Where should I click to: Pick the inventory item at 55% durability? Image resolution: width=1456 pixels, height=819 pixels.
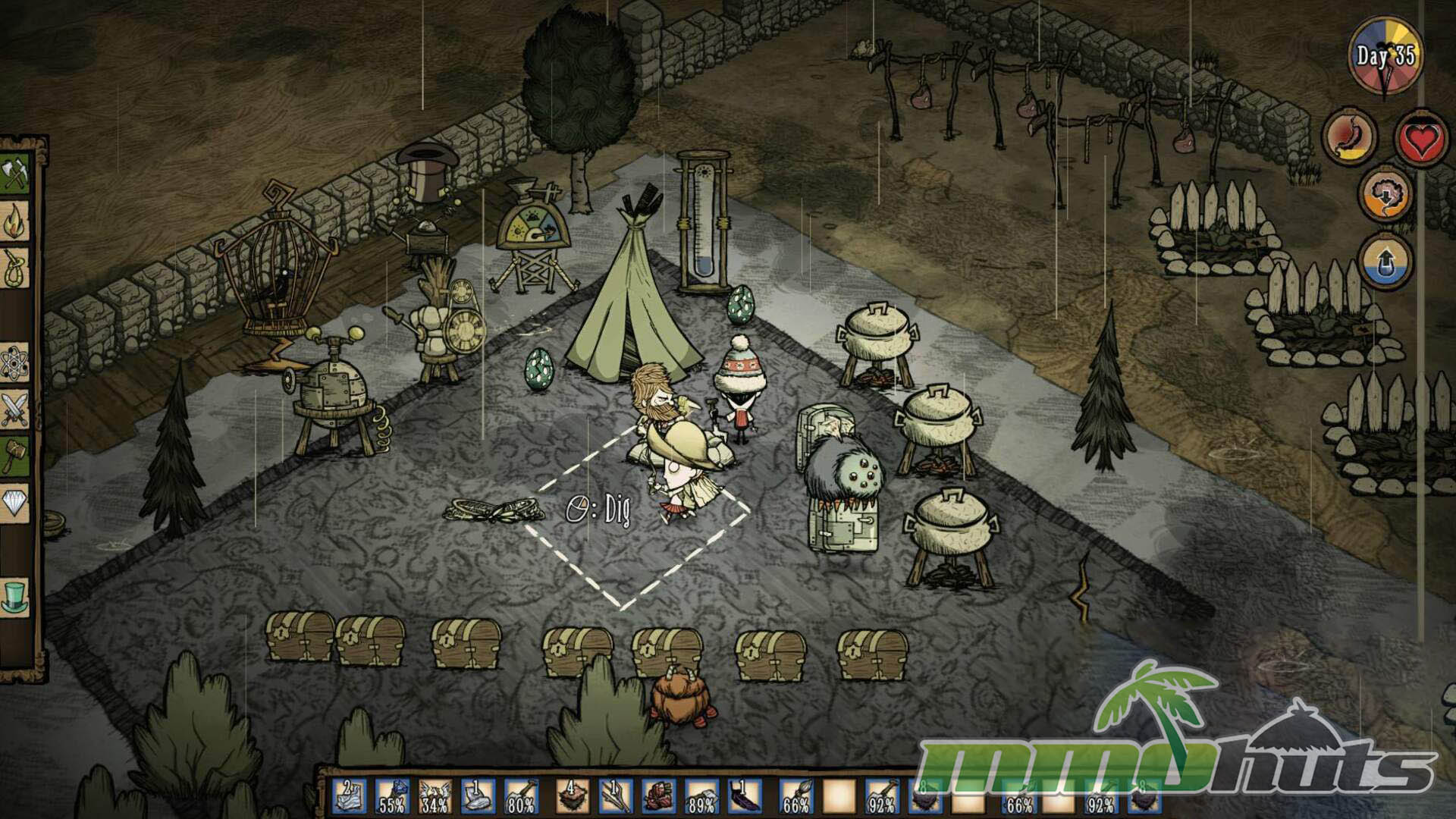click(x=392, y=798)
